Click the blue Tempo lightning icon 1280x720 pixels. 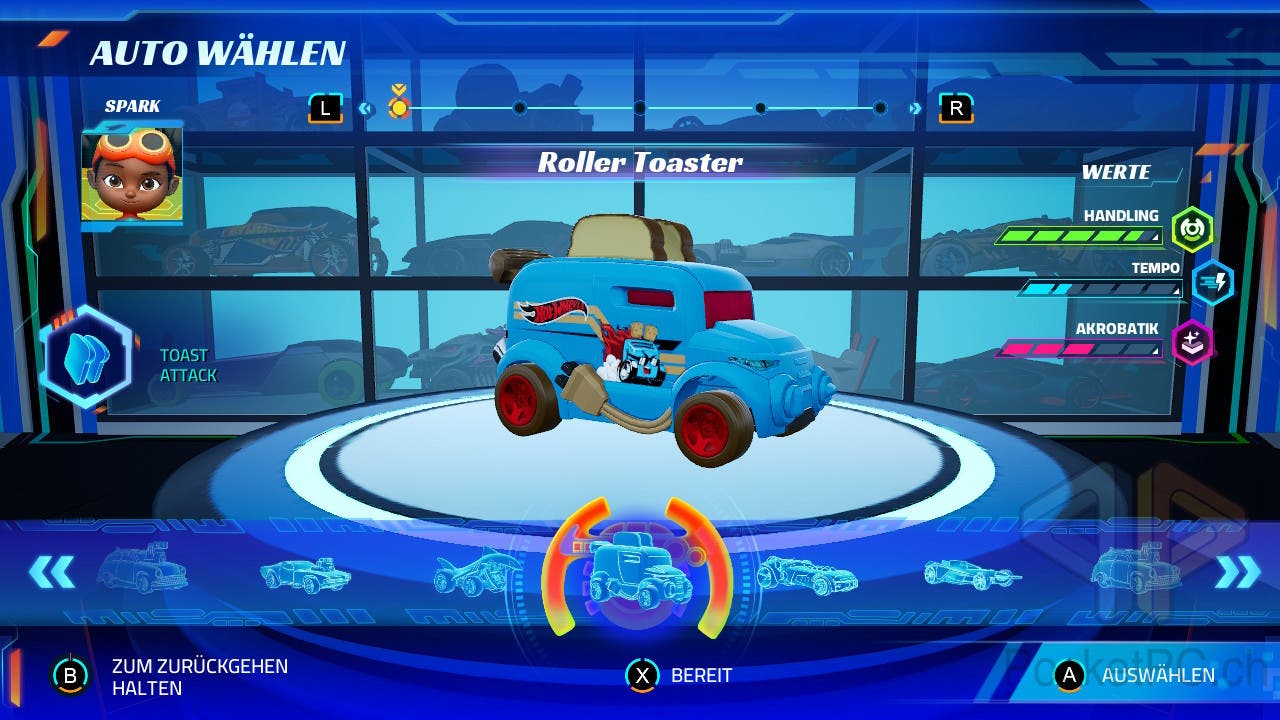click(x=1212, y=282)
